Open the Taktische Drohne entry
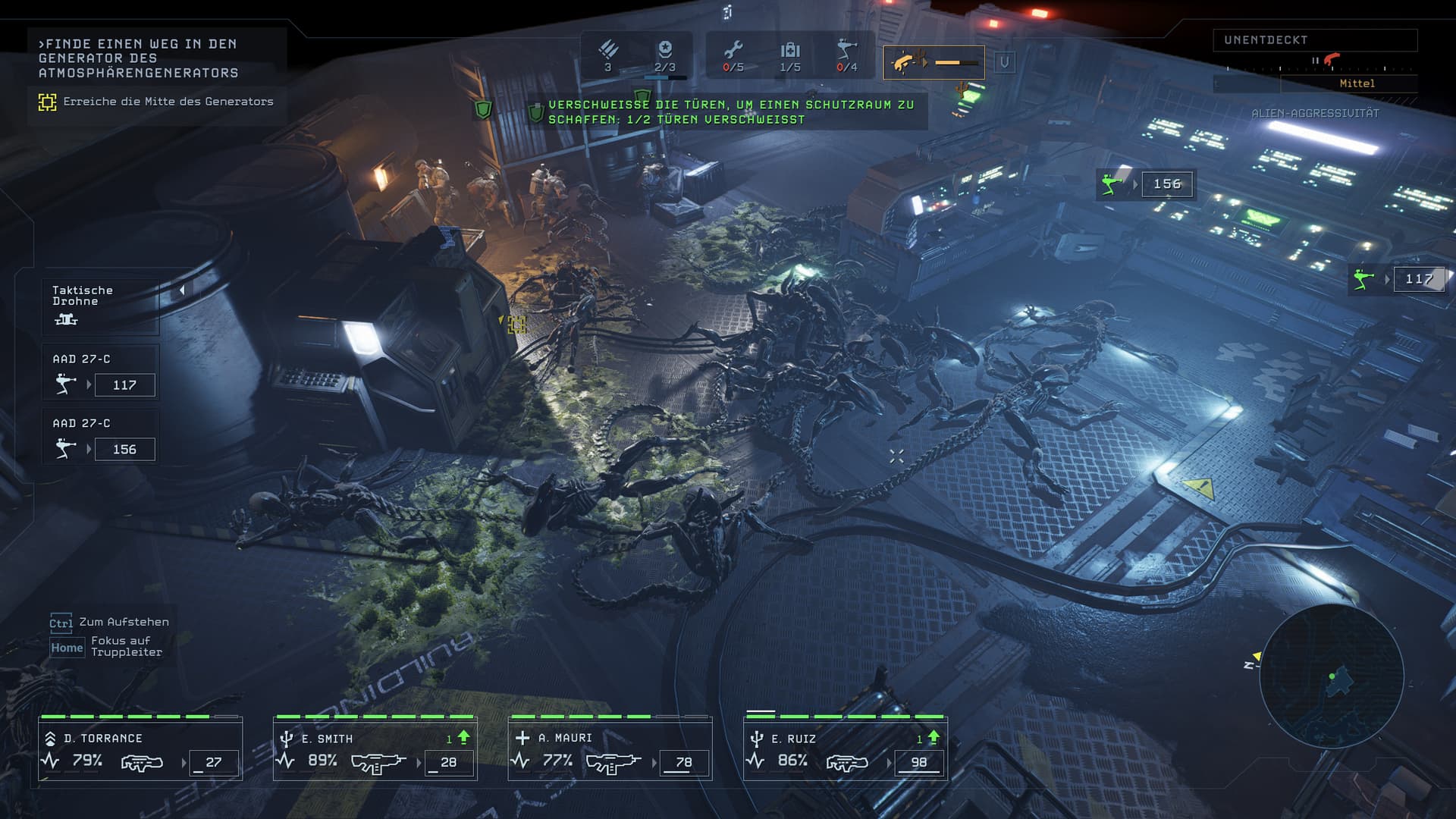Image resolution: width=1456 pixels, height=819 pixels. (x=100, y=305)
